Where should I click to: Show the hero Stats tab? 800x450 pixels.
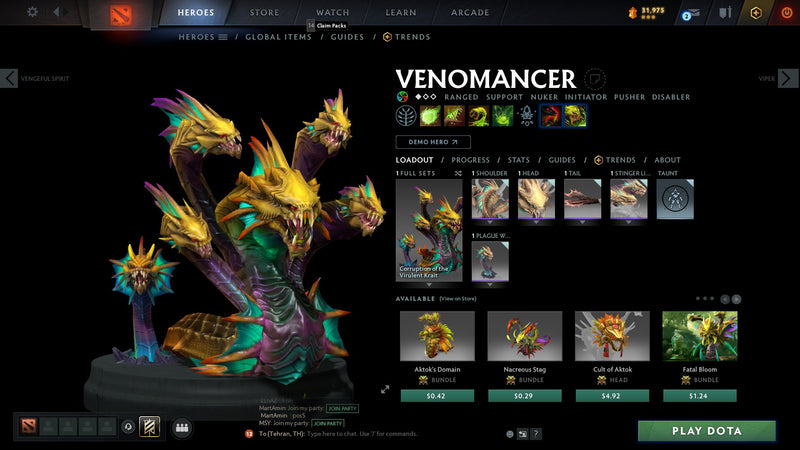pyautogui.click(x=518, y=160)
